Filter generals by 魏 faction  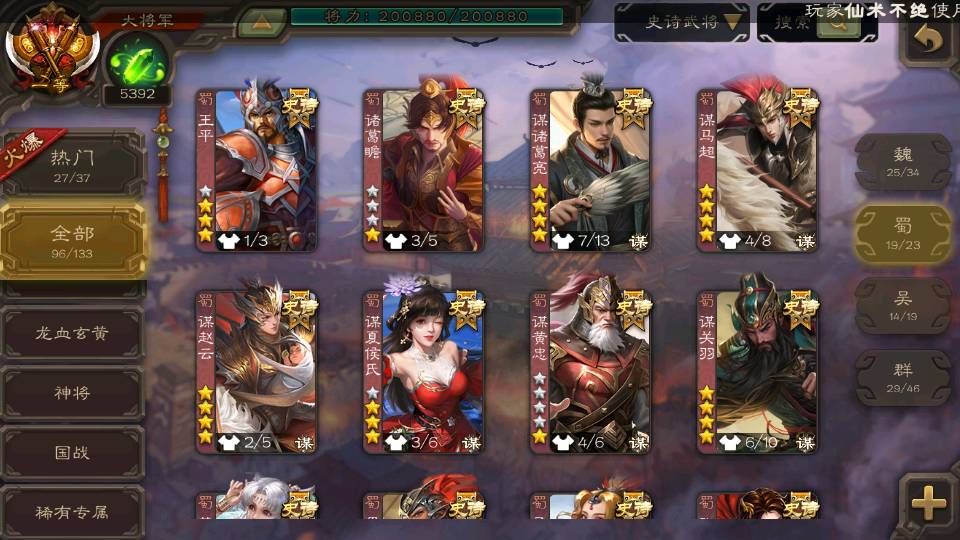click(x=903, y=162)
